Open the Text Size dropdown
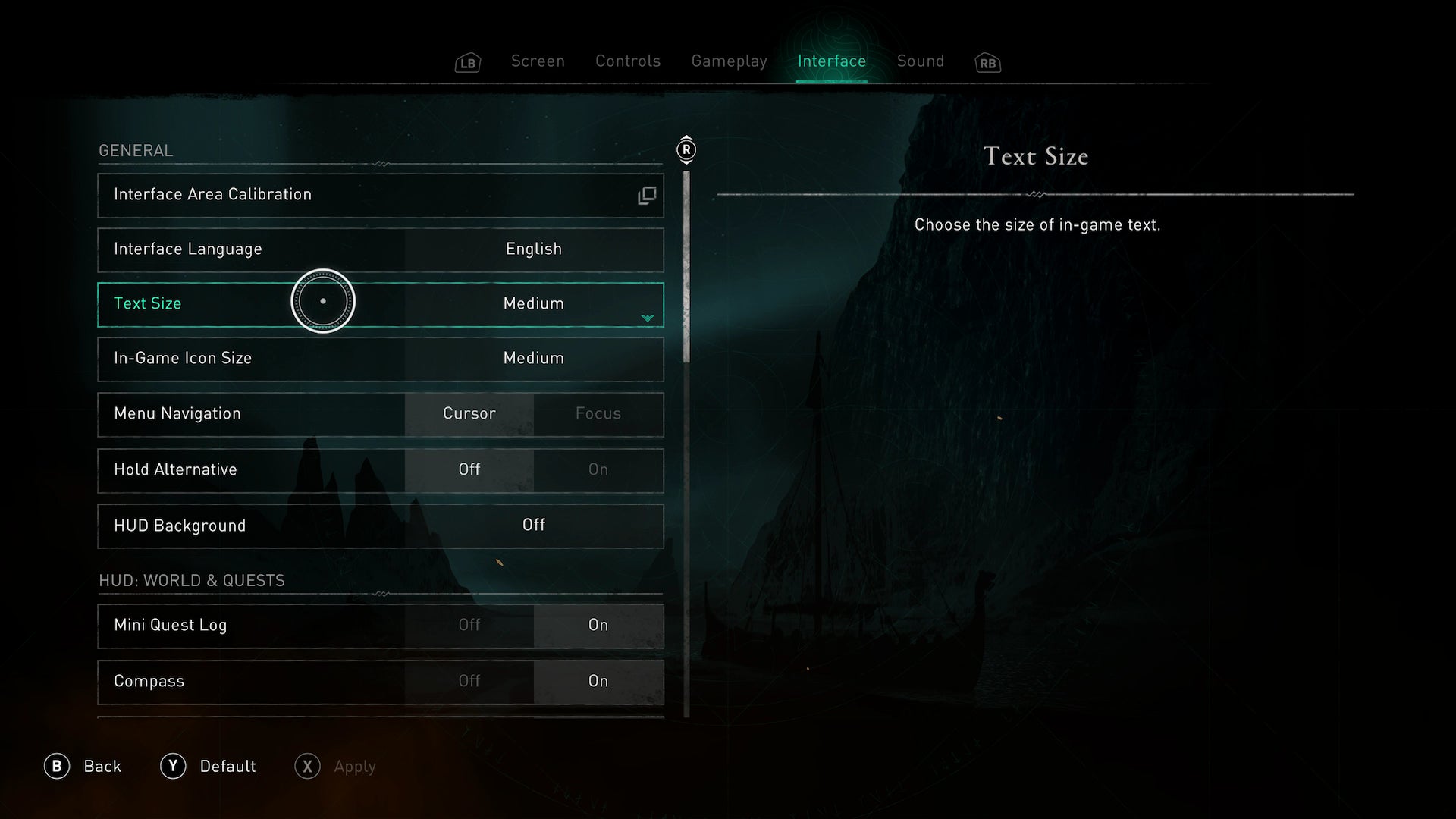This screenshot has width=1456, height=819. tap(646, 318)
